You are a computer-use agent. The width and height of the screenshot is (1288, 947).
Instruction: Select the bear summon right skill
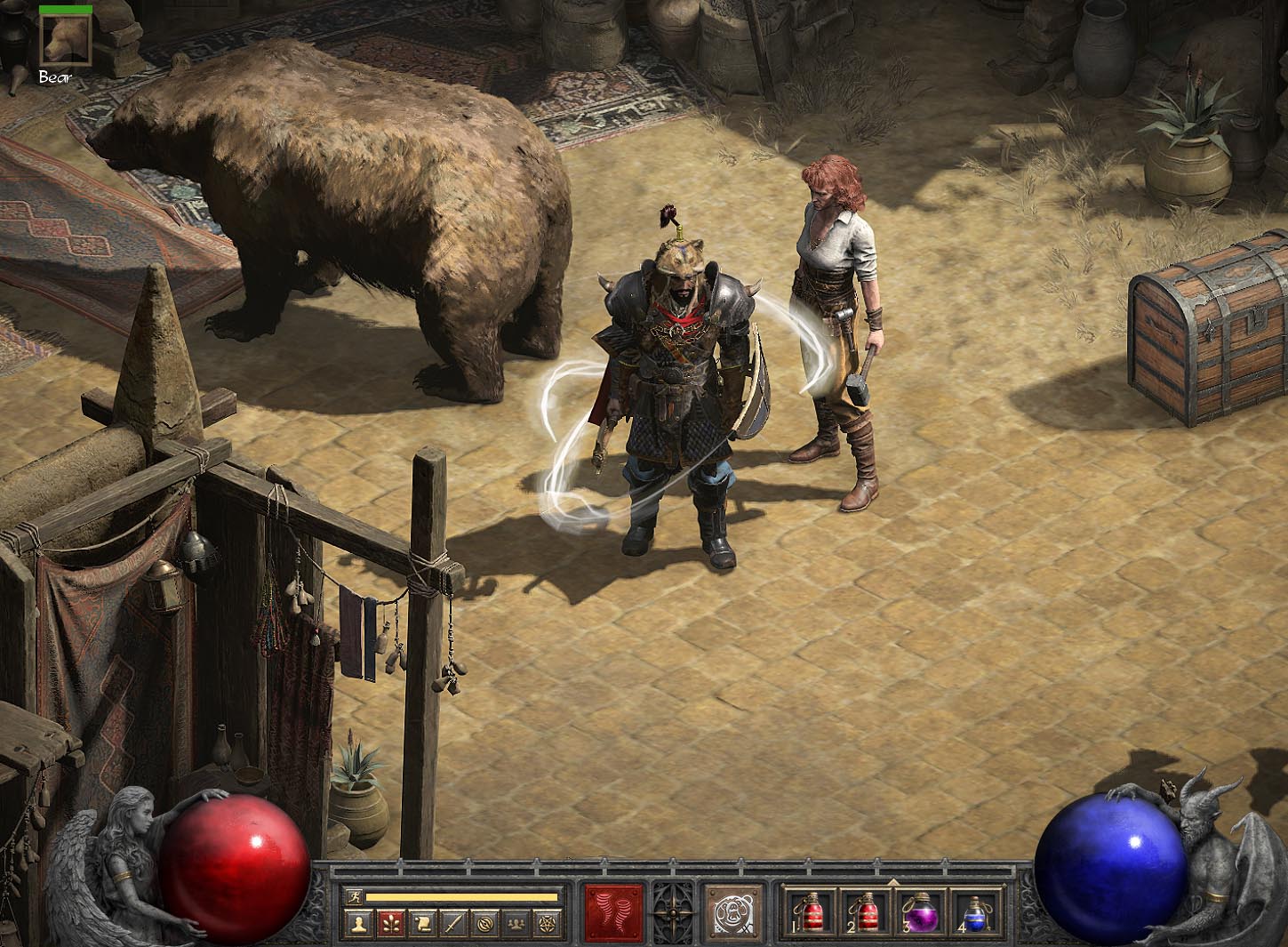click(x=735, y=913)
